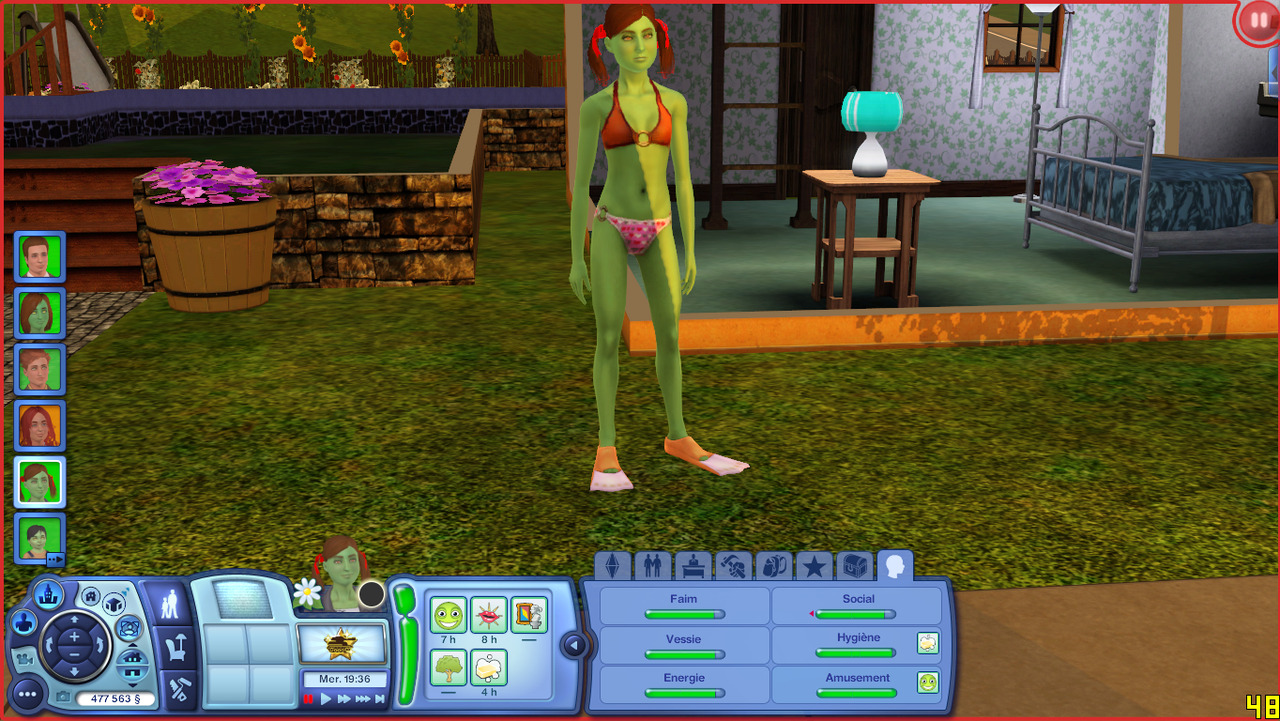Switch to the Relationships tab
This screenshot has width=1280, height=721.
pos(653,567)
